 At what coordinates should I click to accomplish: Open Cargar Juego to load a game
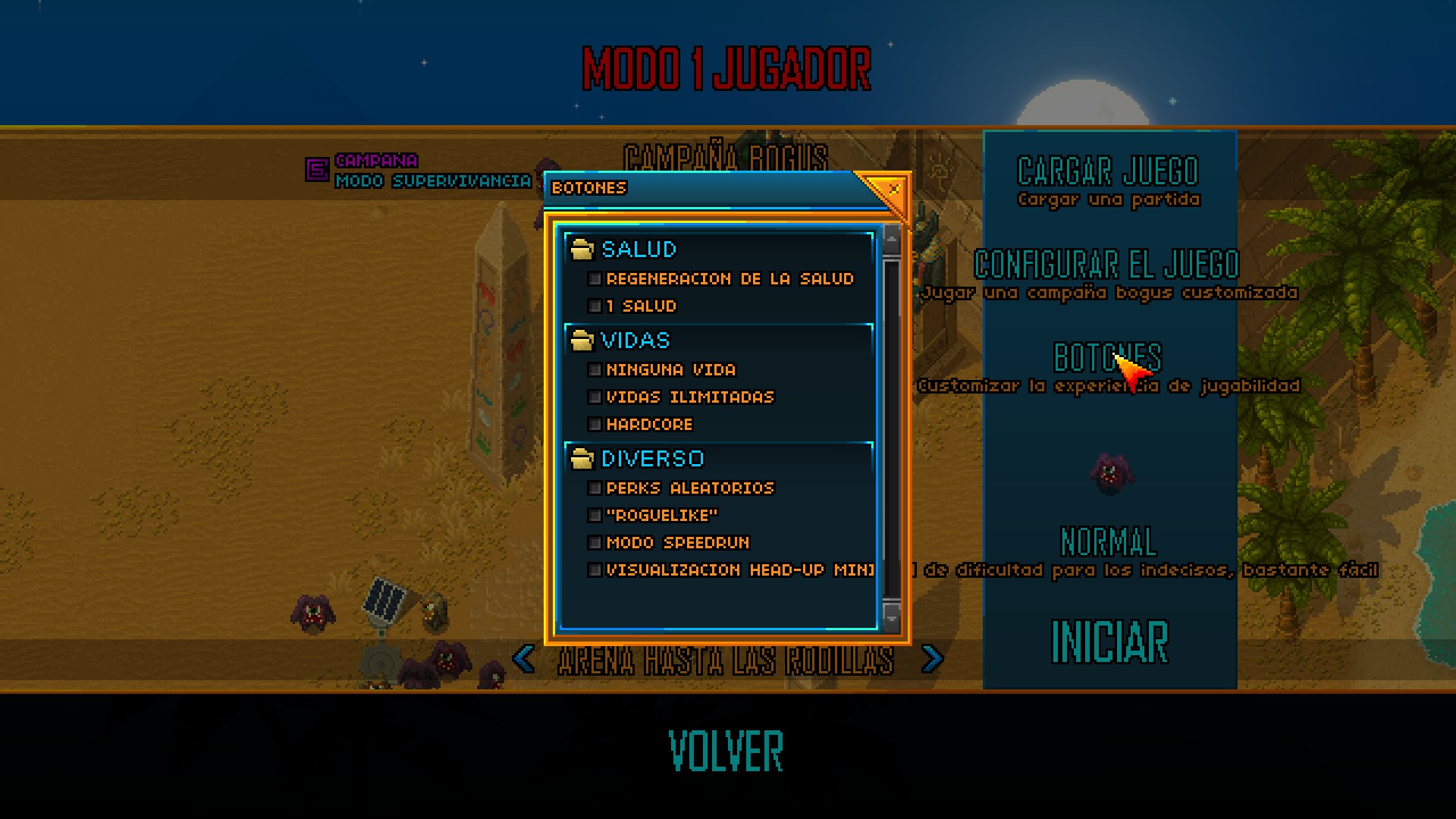(1108, 173)
